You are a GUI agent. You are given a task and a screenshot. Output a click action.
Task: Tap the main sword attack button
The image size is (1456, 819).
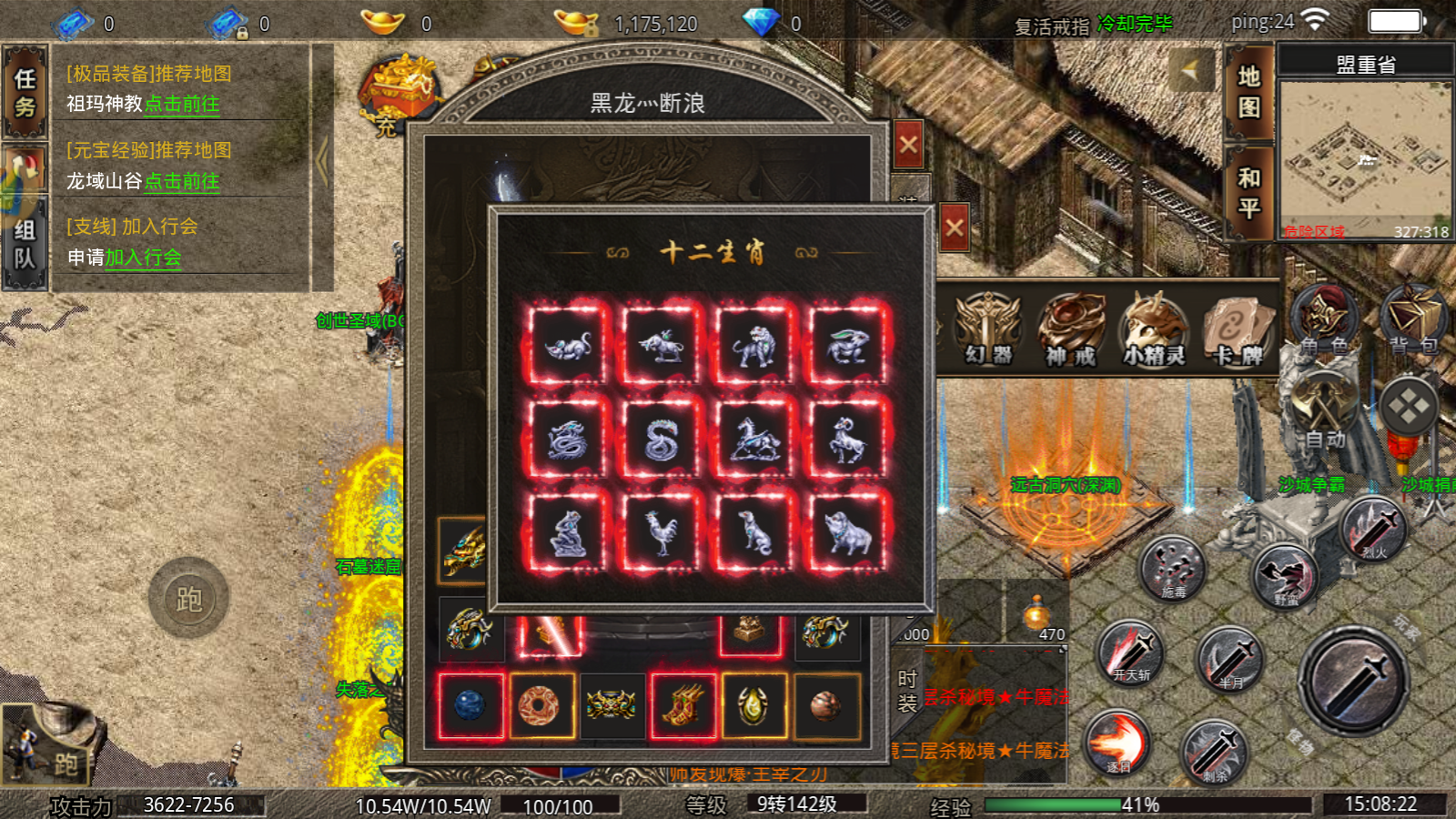1353,681
